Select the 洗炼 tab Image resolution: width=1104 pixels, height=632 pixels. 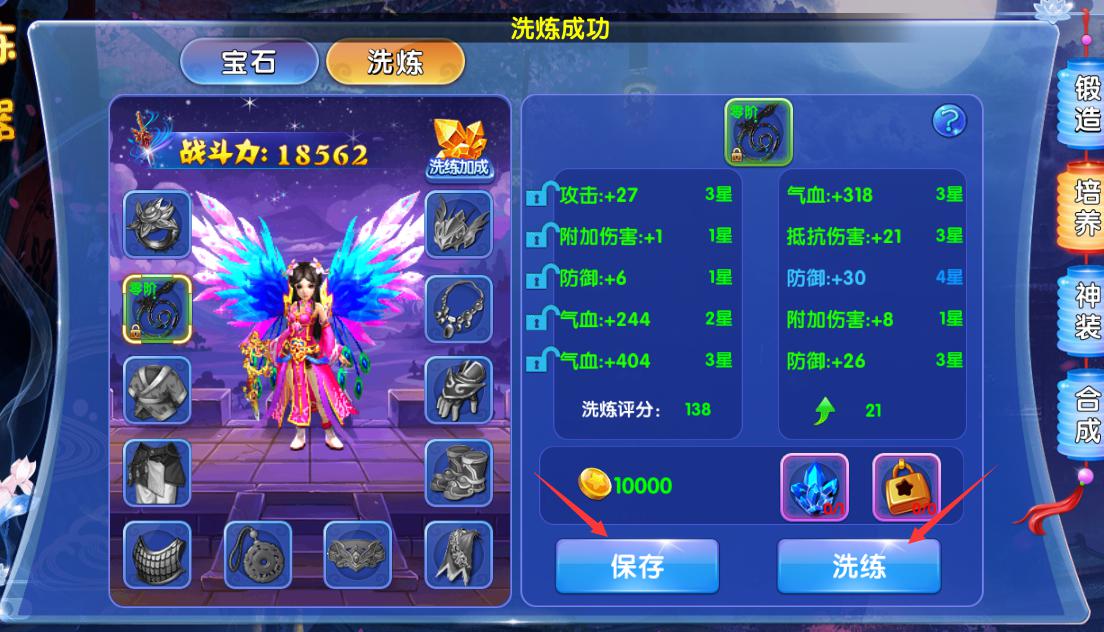pyautogui.click(x=395, y=62)
